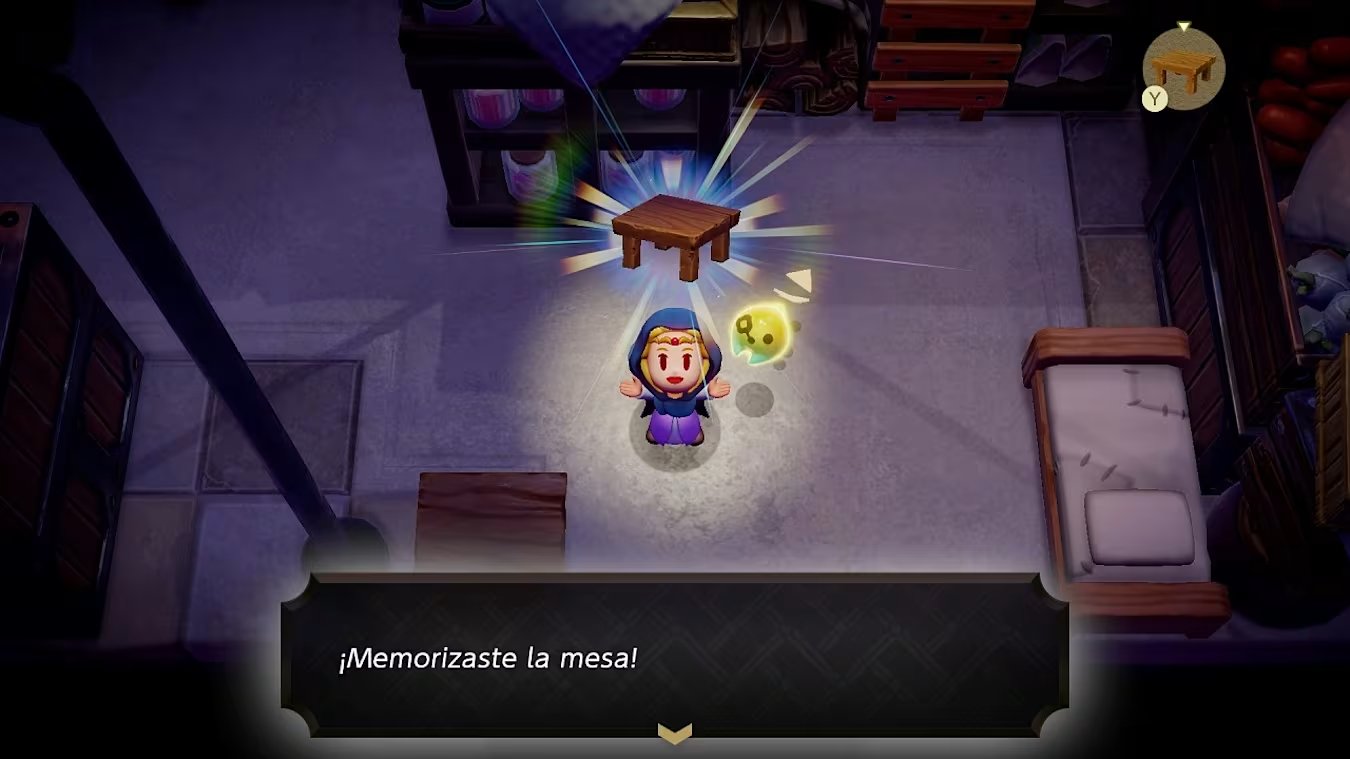1350x759 pixels.
Task: Tap the yellow triangle above the table badge
Action: (1184, 25)
